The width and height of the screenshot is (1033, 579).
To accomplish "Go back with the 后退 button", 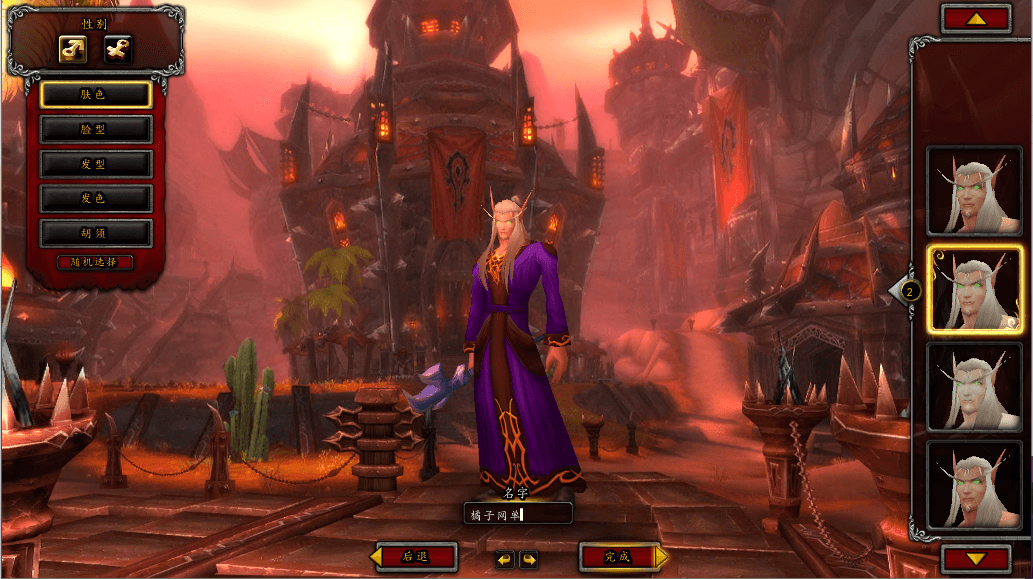I will click(x=415, y=557).
